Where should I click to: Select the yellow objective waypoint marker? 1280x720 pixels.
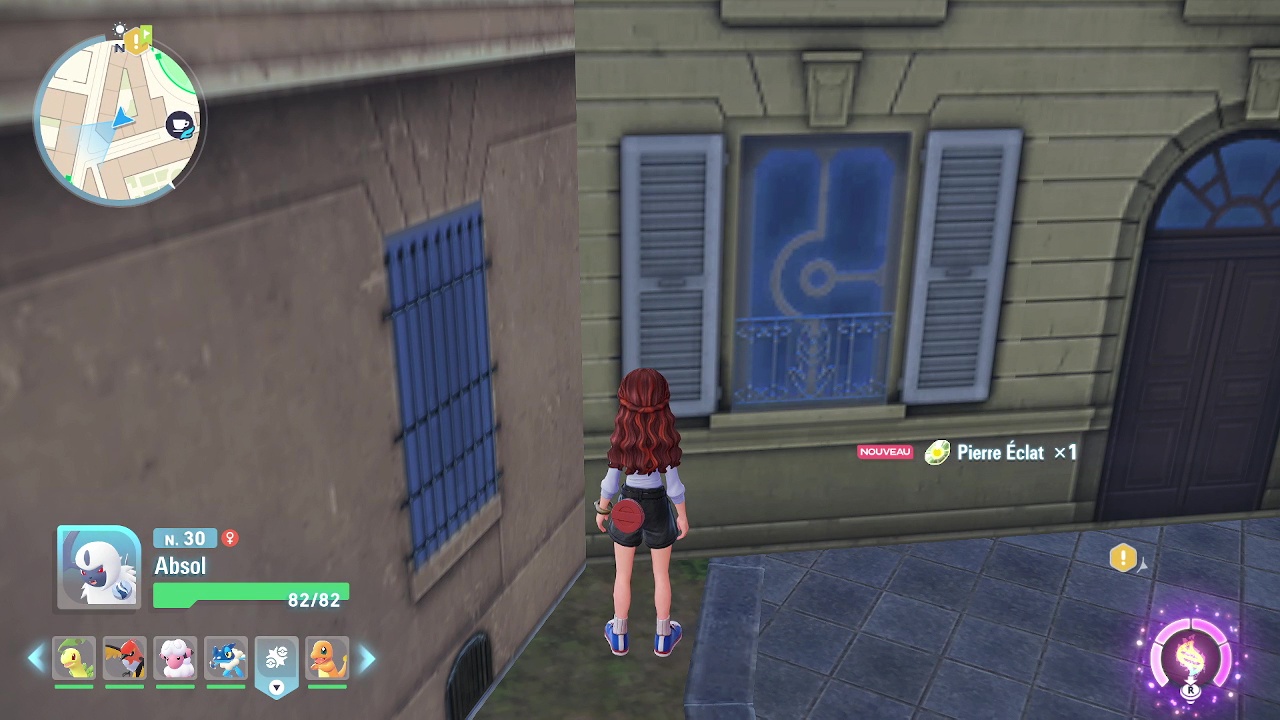1123,558
